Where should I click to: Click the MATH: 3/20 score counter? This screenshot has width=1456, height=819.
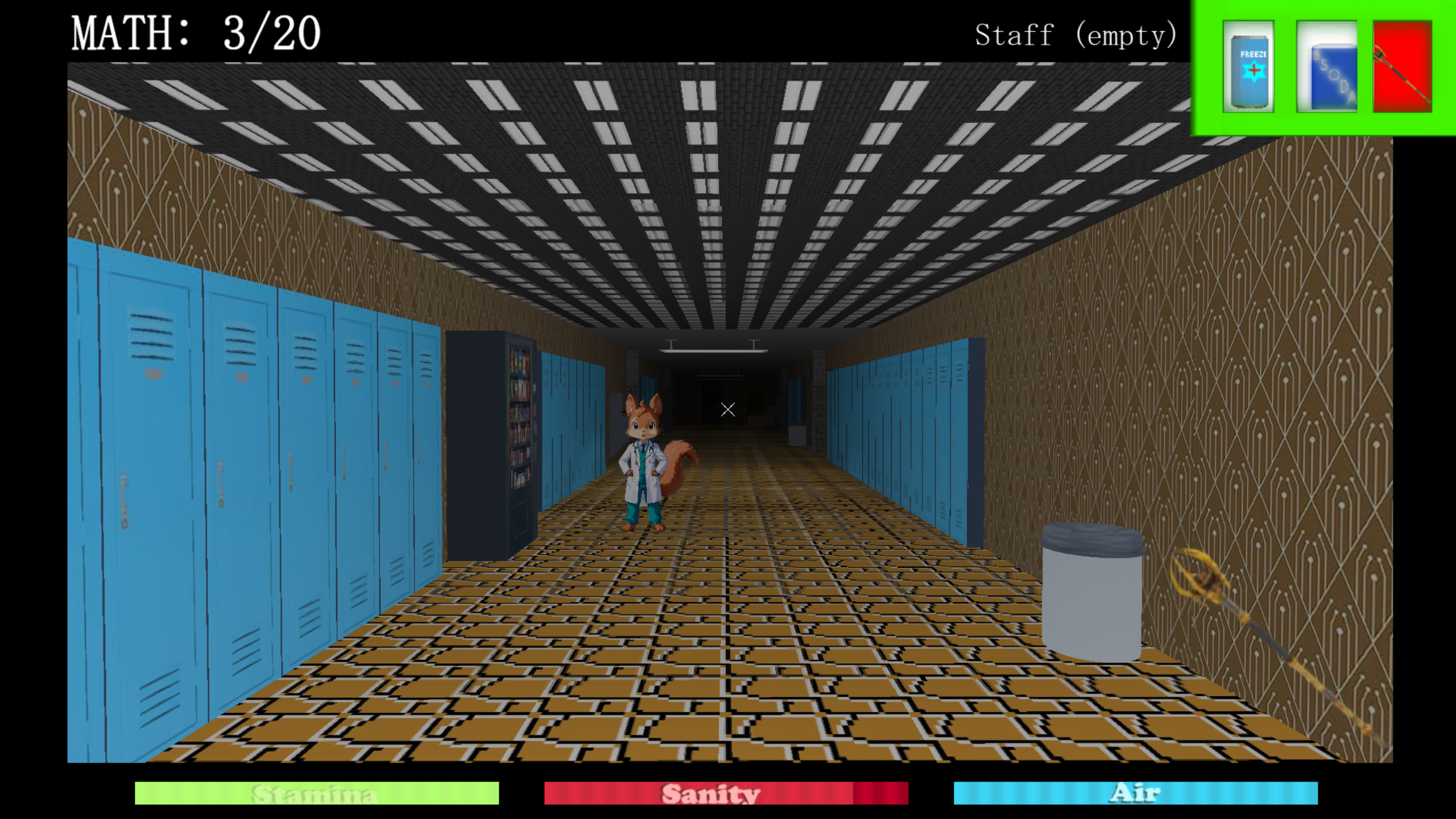coord(196,34)
